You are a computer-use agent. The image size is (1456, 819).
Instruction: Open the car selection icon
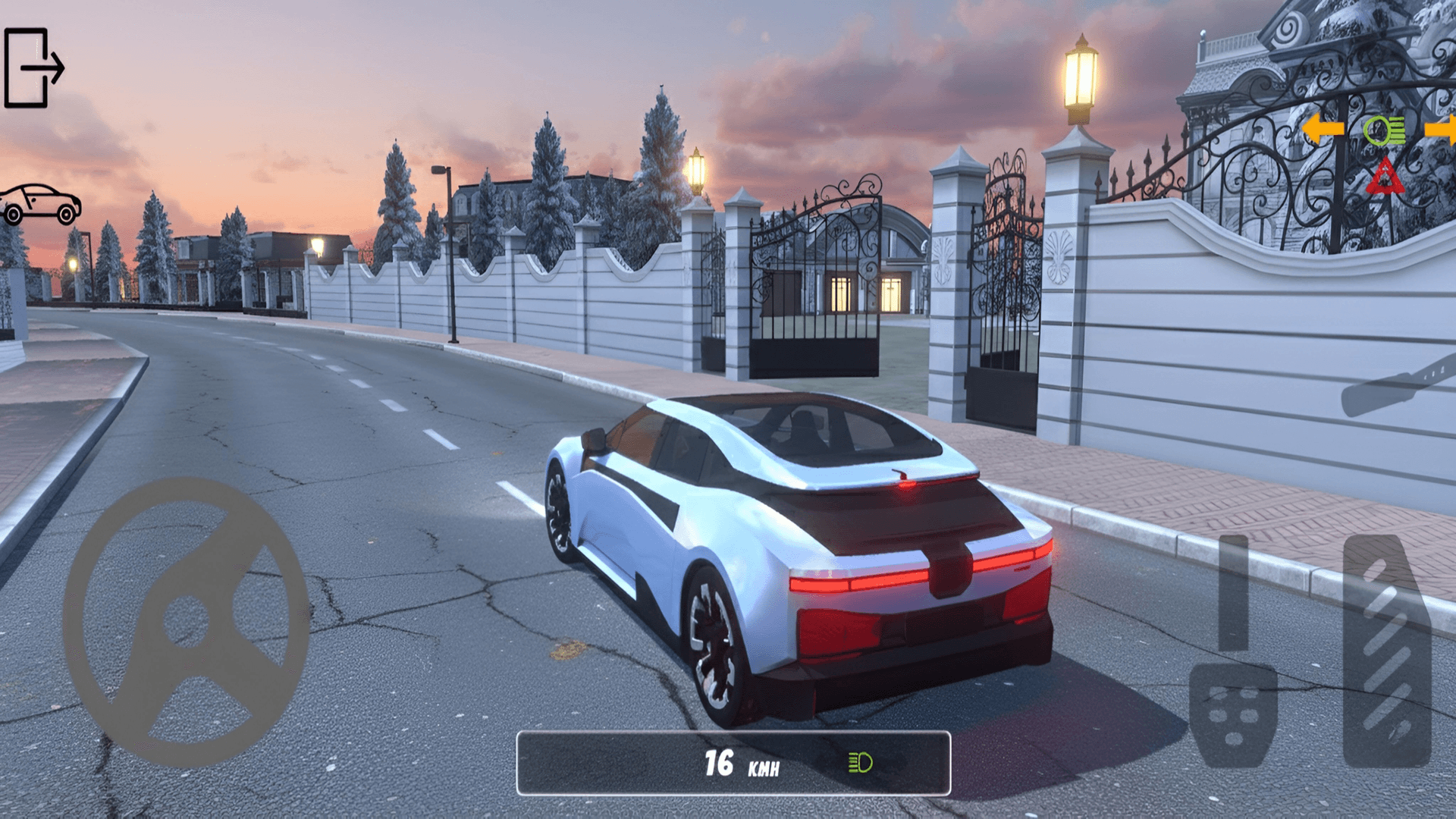tap(40, 204)
